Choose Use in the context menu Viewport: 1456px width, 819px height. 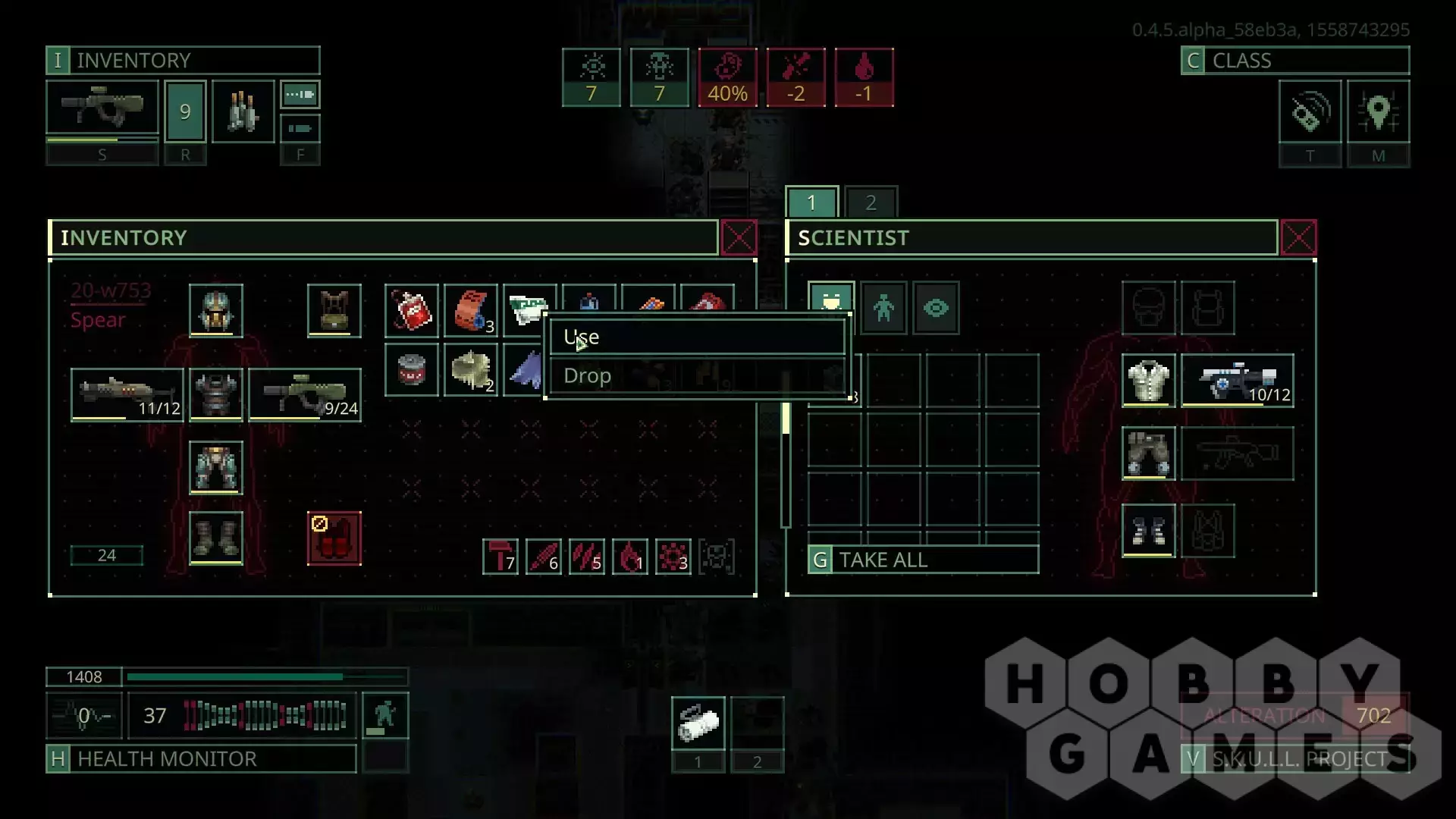point(696,337)
